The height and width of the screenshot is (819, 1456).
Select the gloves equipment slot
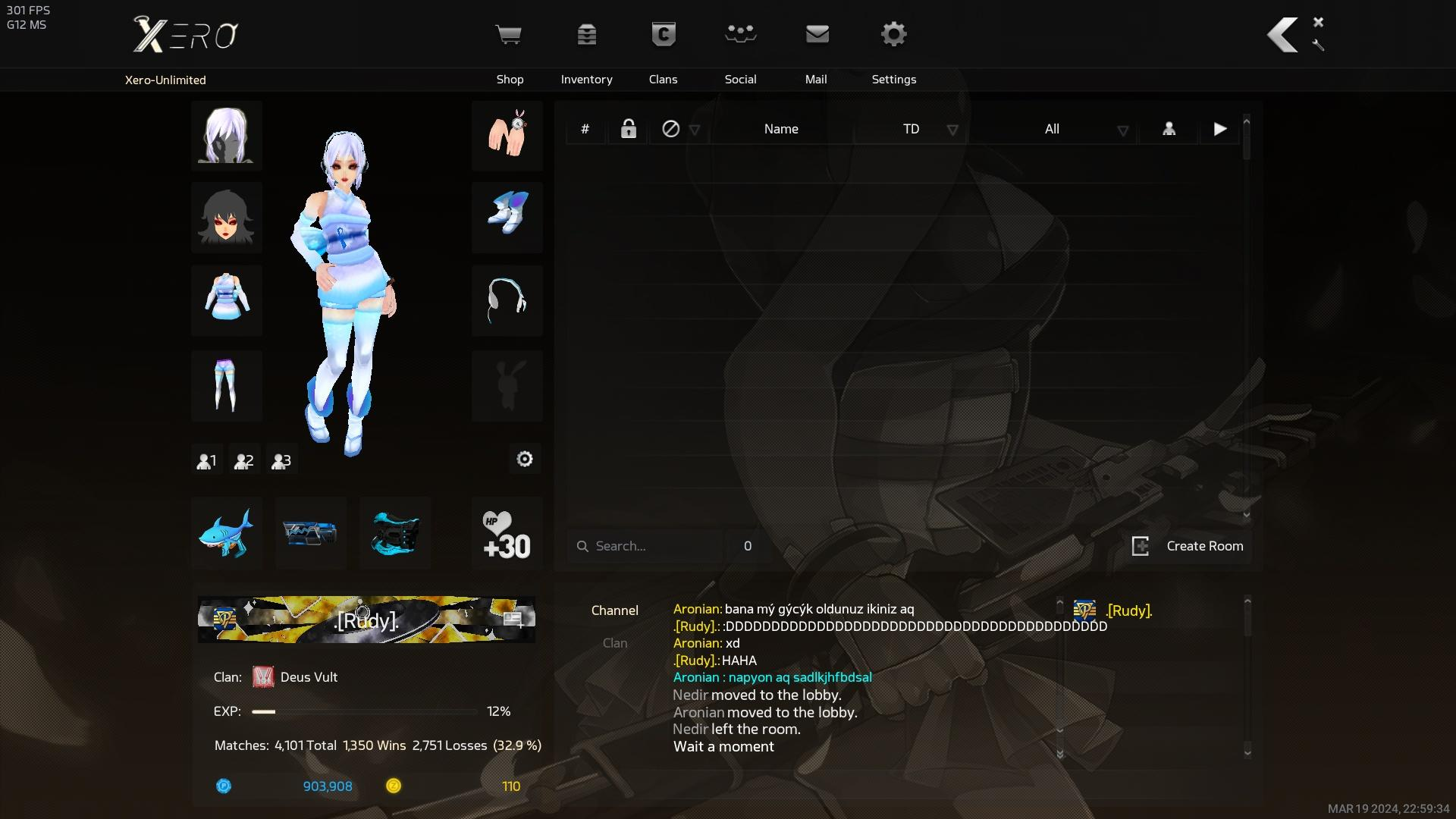click(x=507, y=136)
